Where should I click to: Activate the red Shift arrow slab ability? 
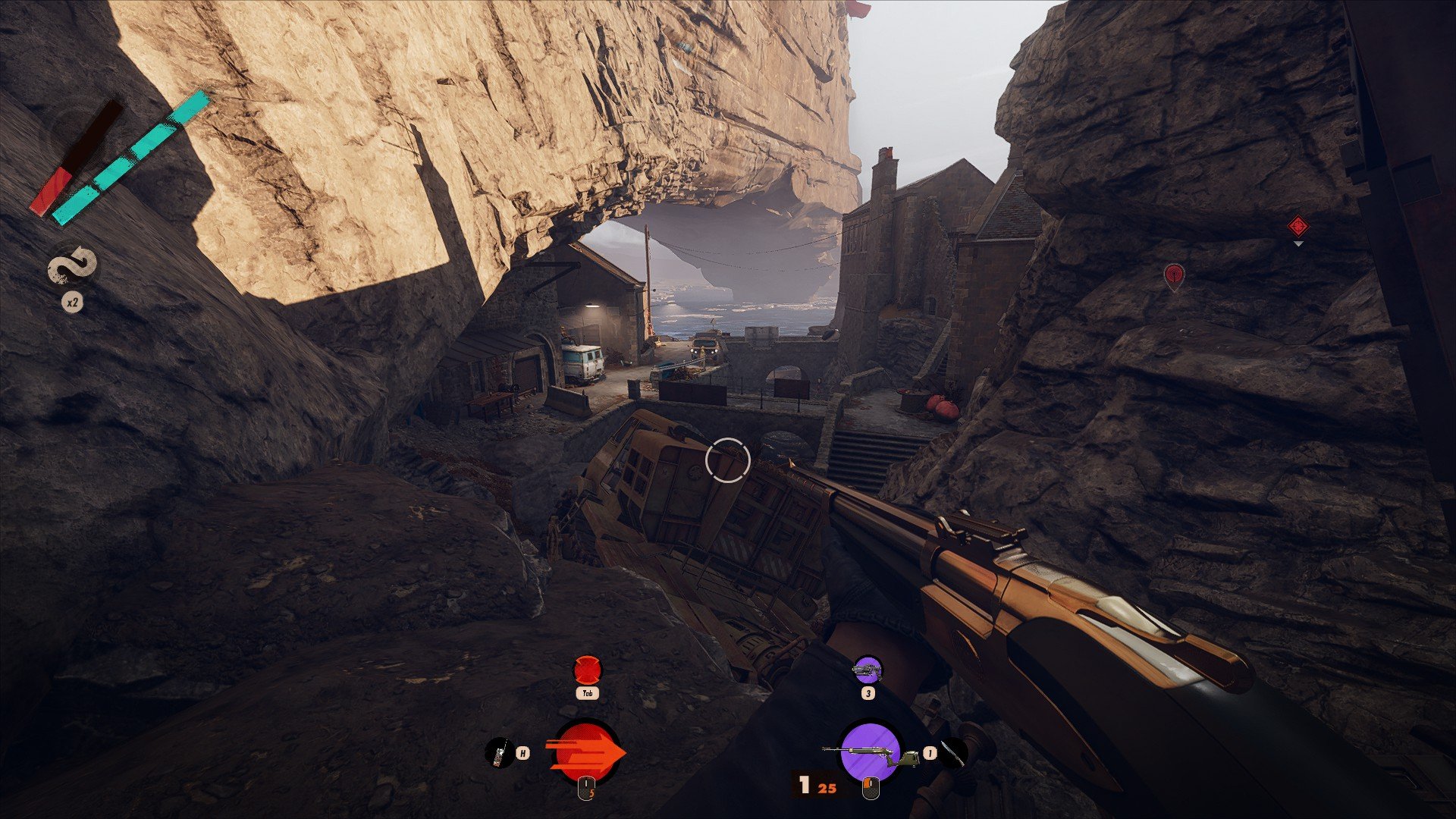pyautogui.click(x=587, y=752)
